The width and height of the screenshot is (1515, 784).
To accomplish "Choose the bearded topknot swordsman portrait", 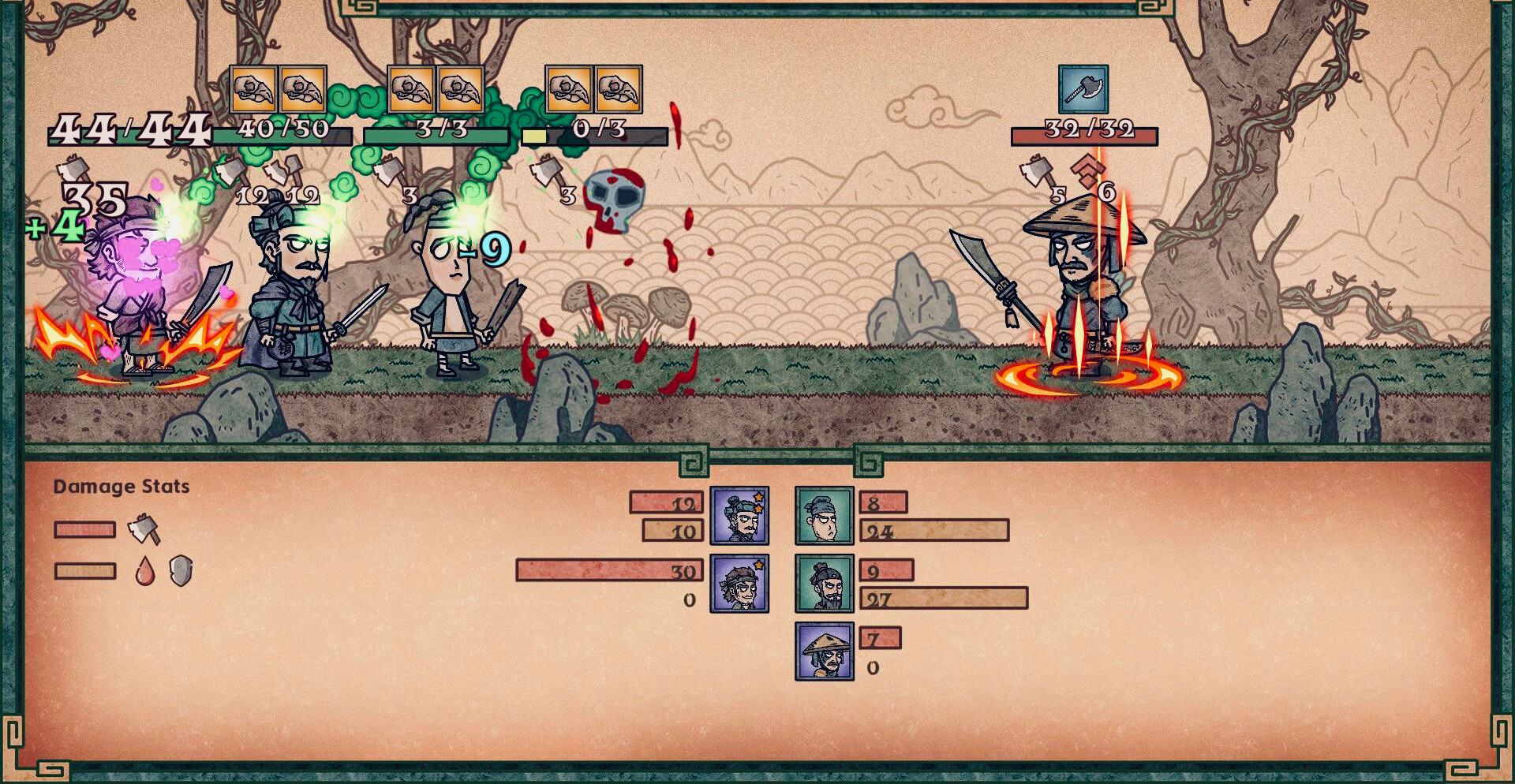I will coord(824,584).
